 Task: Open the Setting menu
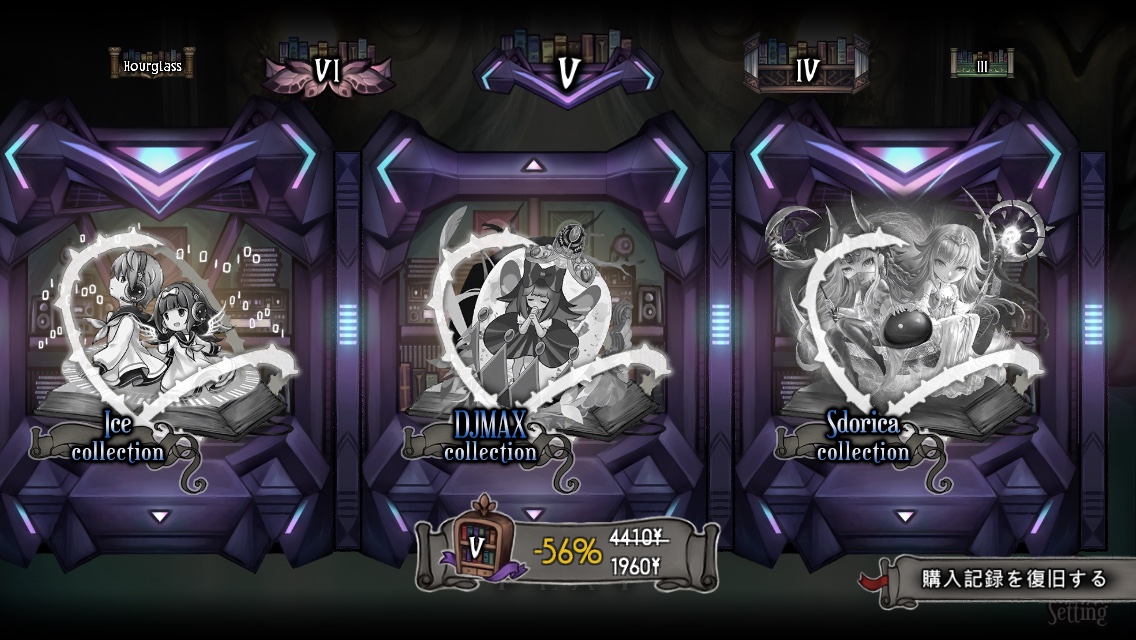tap(1076, 612)
